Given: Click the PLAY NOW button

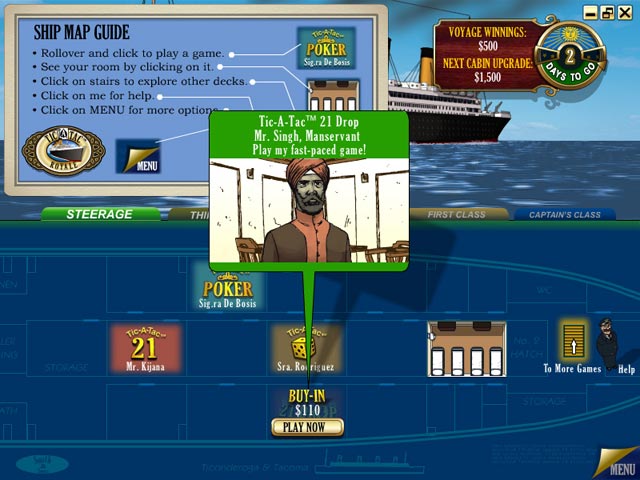Looking at the screenshot, I should (307, 427).
